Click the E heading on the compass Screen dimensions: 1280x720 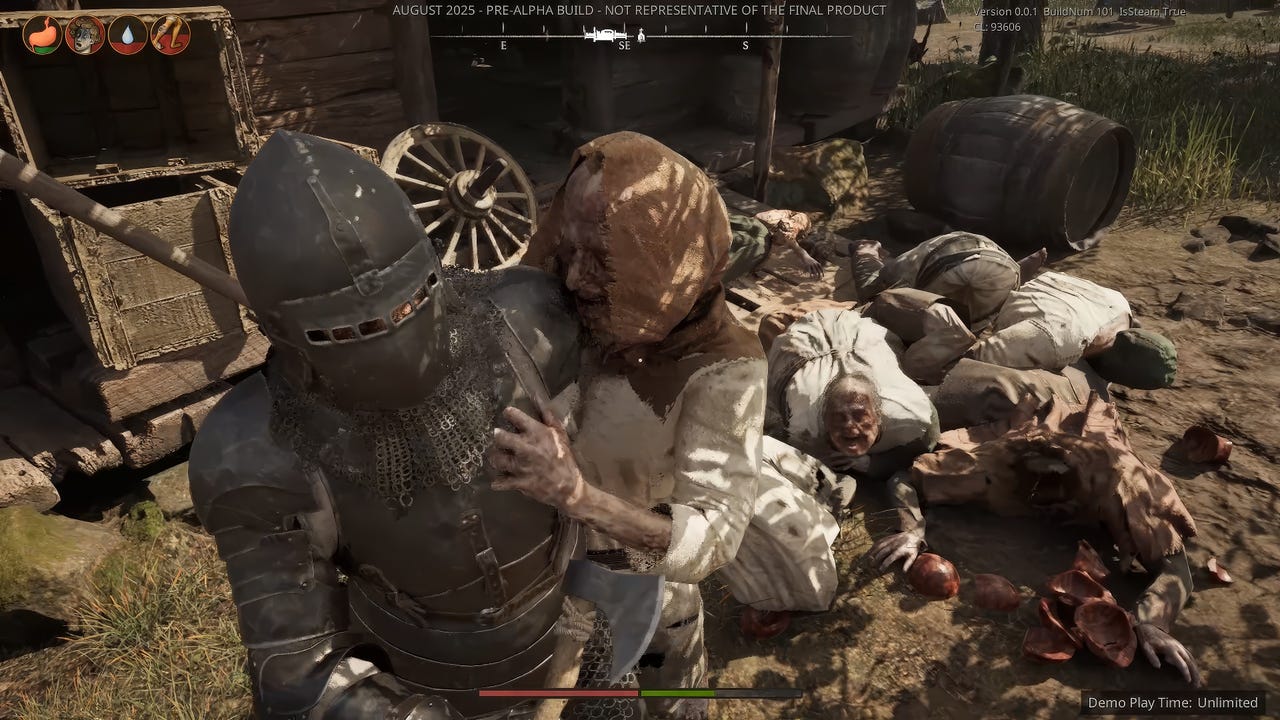(x=504, y=45)
